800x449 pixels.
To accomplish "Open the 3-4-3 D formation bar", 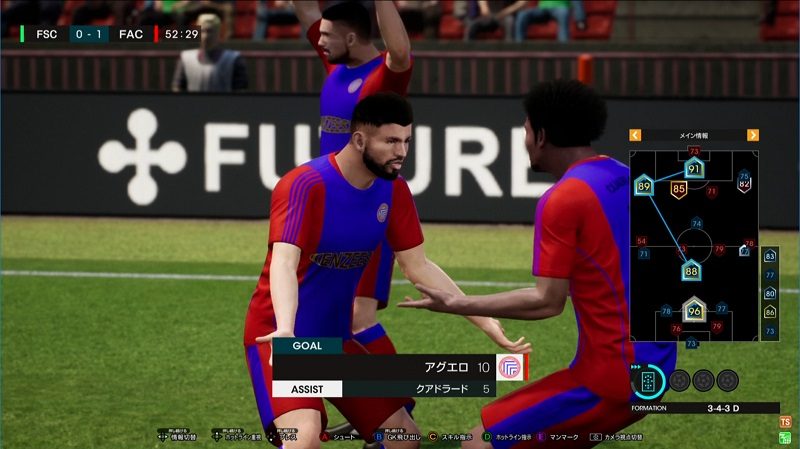I will pos(704,408).
